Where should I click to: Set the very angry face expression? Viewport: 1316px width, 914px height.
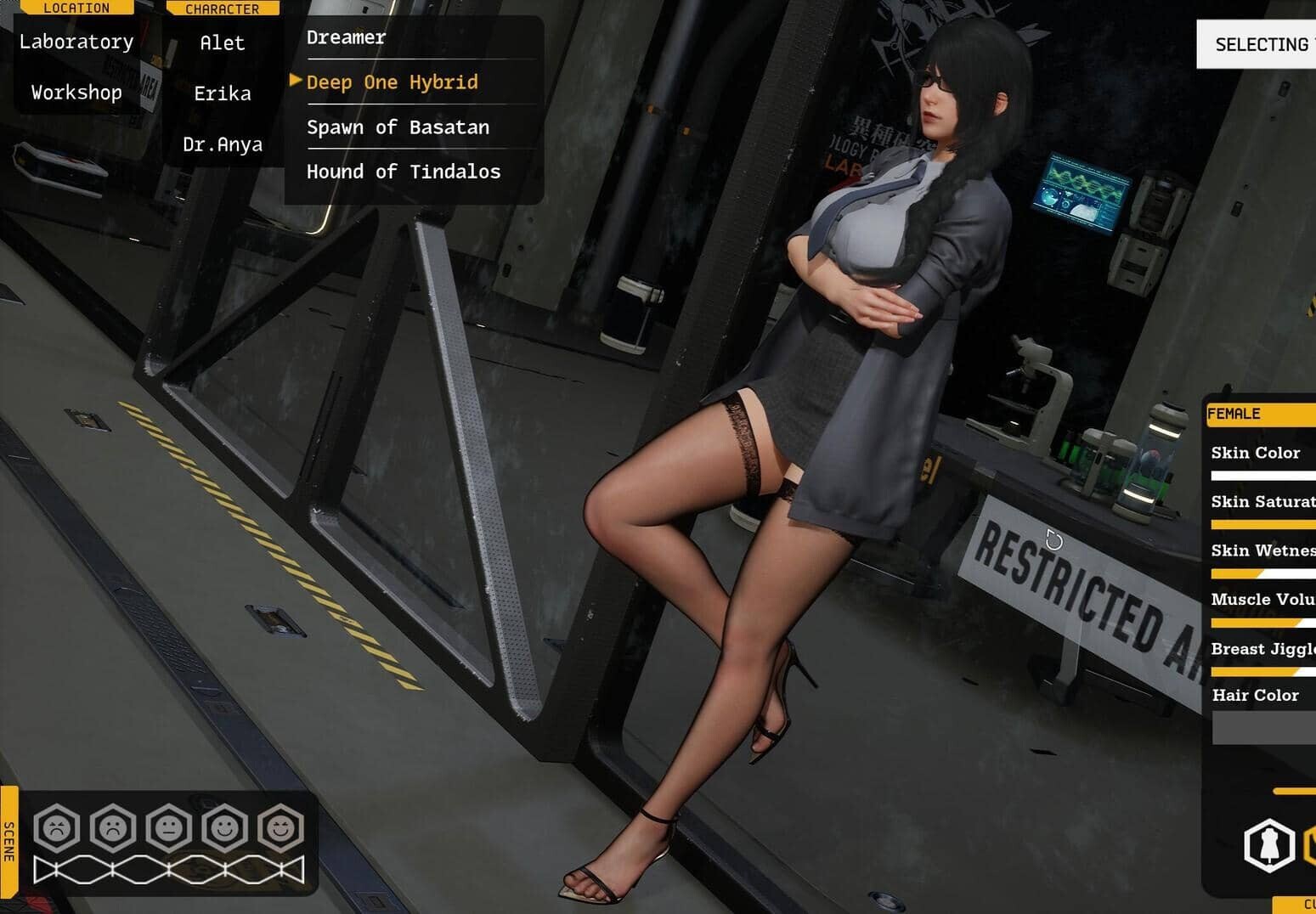tap(57, 827)
